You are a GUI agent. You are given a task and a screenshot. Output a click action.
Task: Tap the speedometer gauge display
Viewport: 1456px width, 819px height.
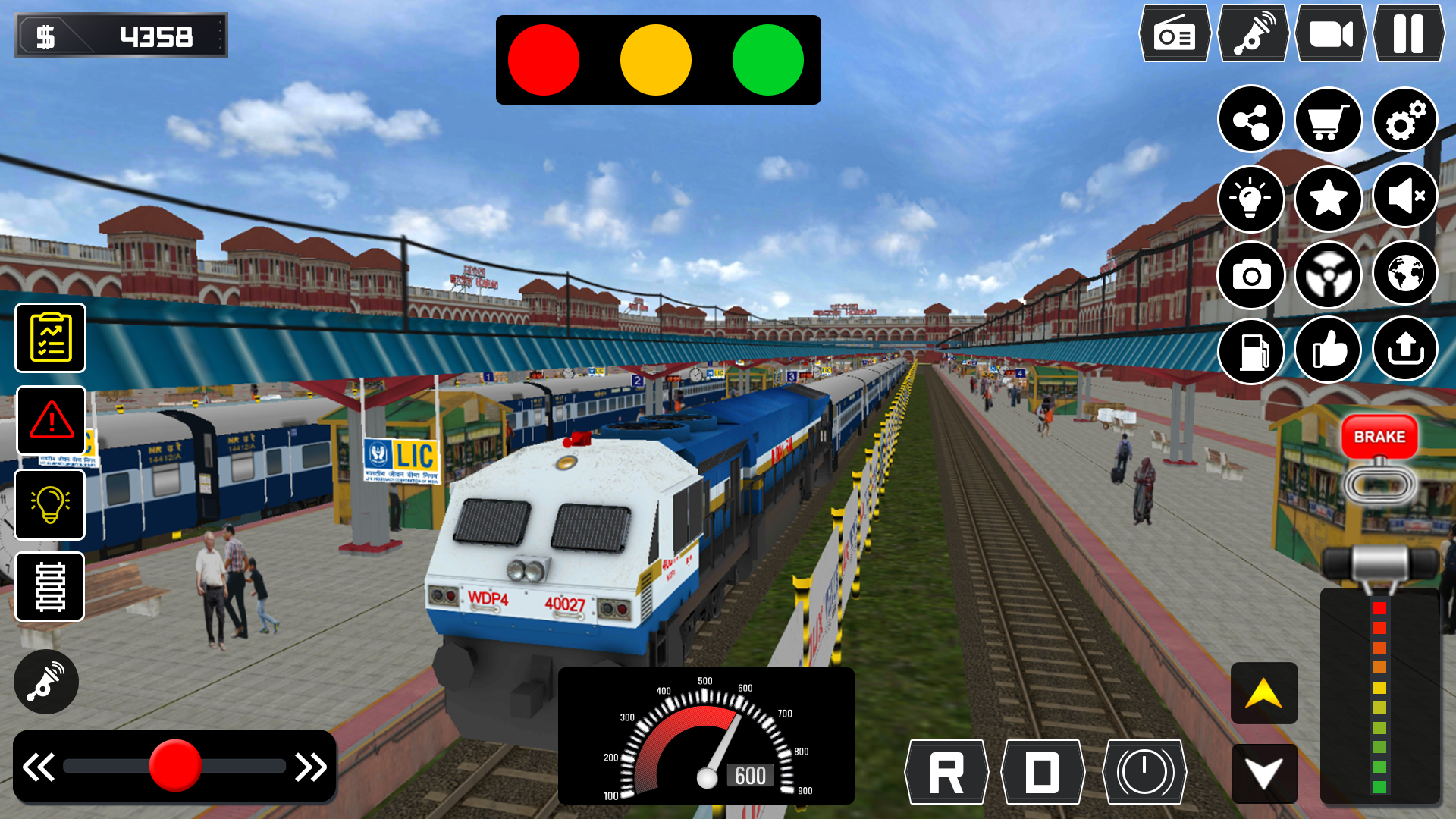[705, 736]
